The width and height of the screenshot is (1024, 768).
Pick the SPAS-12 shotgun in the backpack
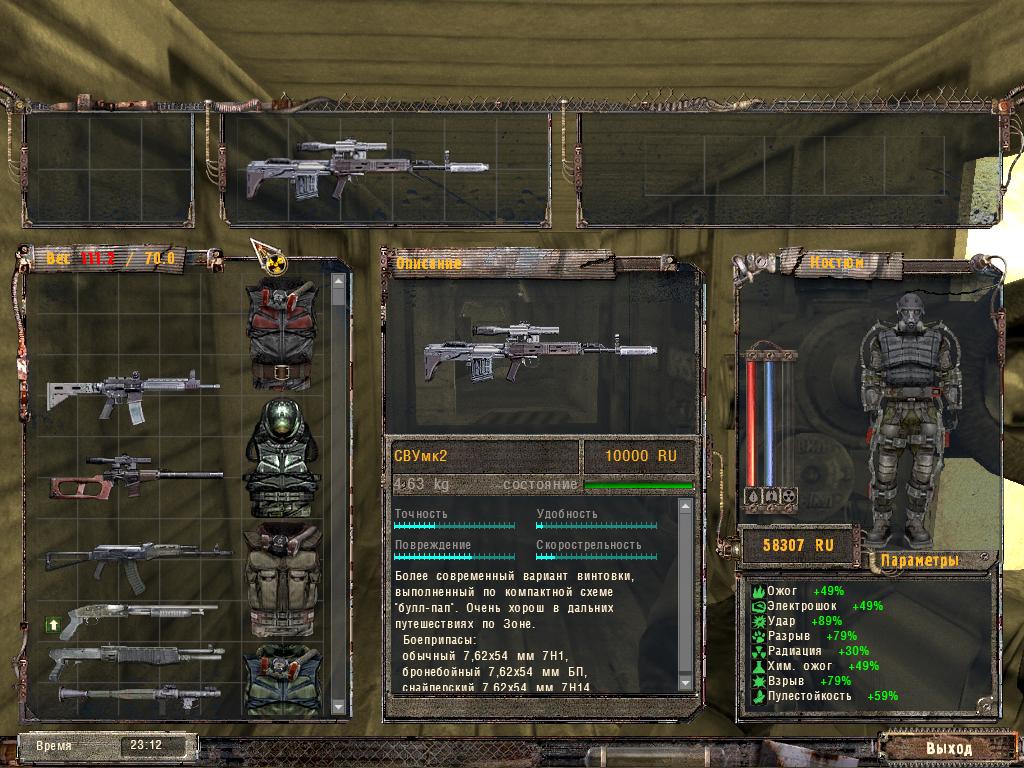(x=135, y=661)
